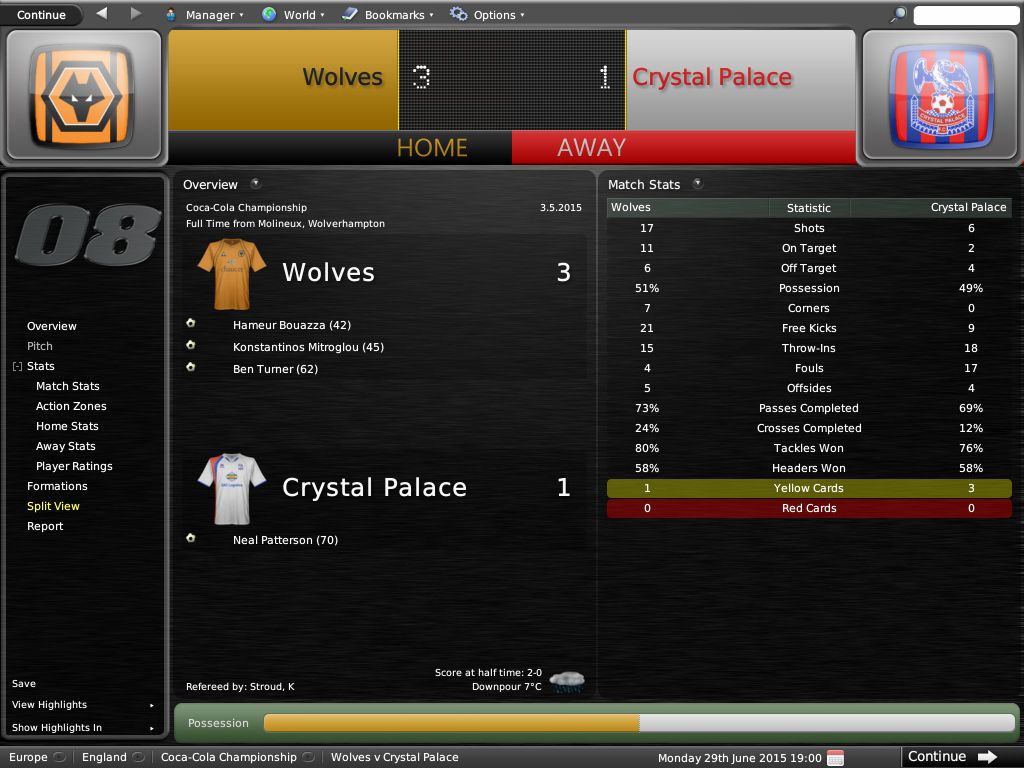Viewport: 1024px width, 768px height.
Task: Switch to the AWAY tab
Action: point(591,148)
